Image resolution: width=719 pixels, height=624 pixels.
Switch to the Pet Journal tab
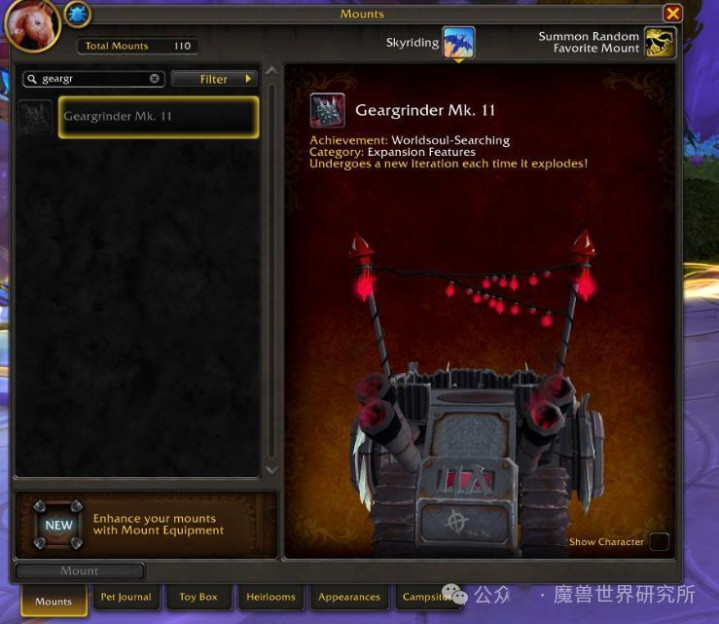tap(126, 597)
